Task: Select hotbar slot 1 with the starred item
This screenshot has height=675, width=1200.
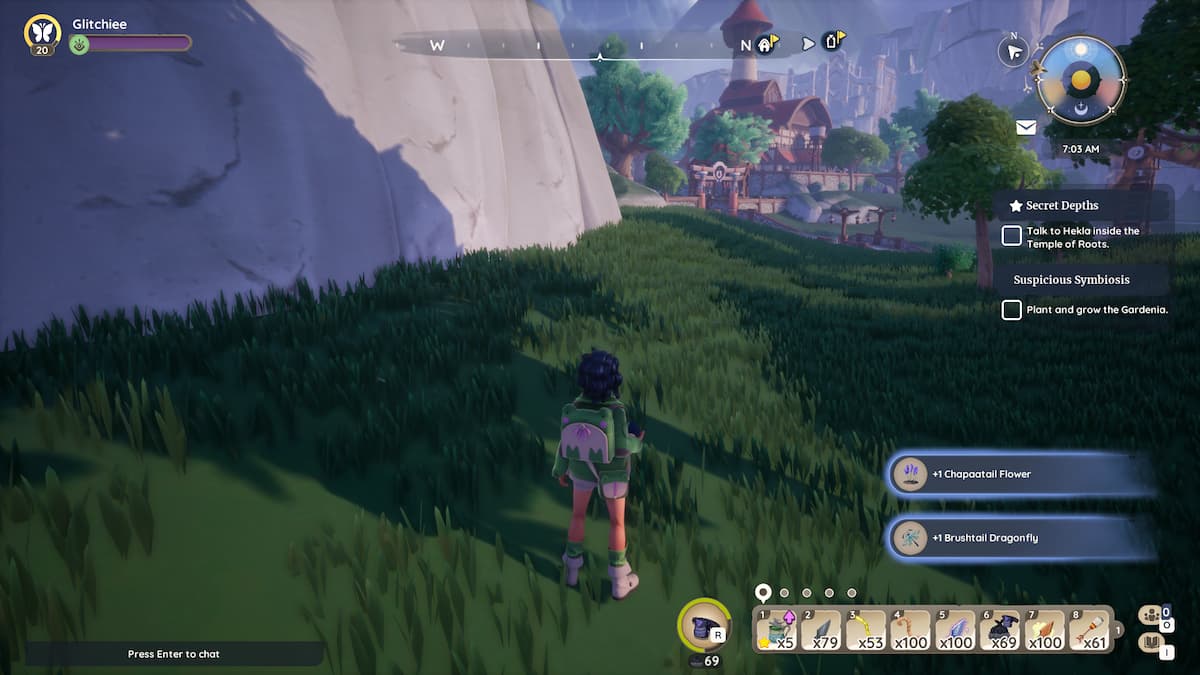Action: [x=776, y=629]
